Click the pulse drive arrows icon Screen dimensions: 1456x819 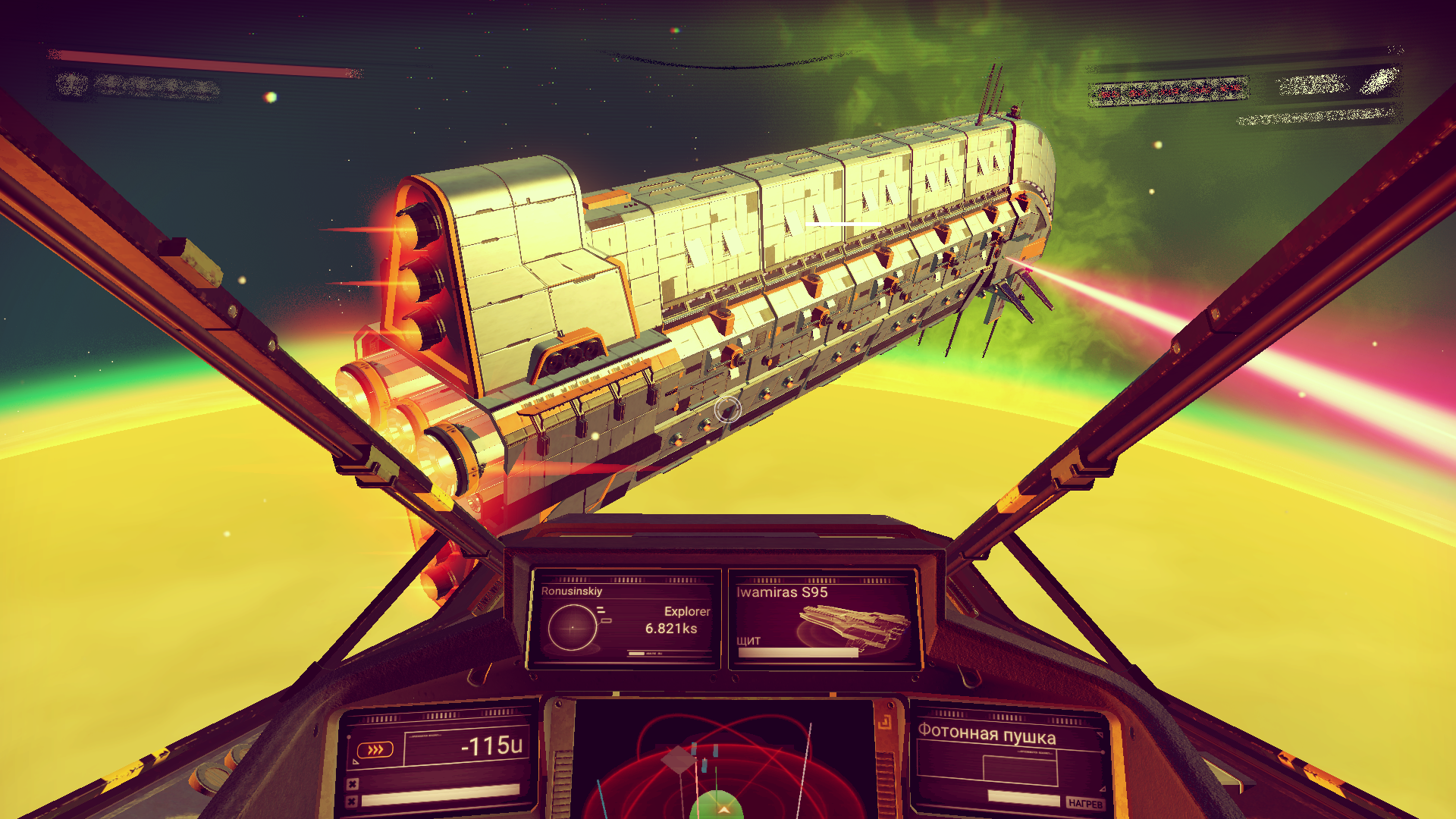coord(375,750)
